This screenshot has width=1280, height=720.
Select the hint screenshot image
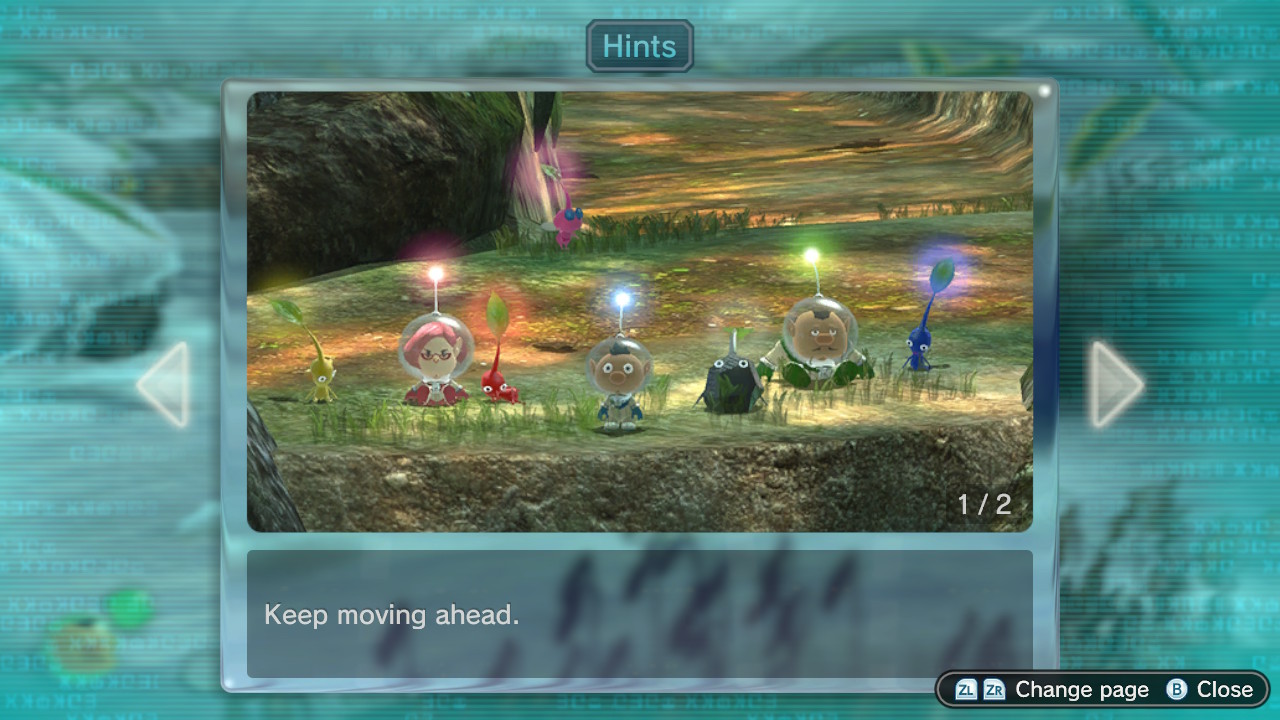pyautogui.click(x=640, y=311)
